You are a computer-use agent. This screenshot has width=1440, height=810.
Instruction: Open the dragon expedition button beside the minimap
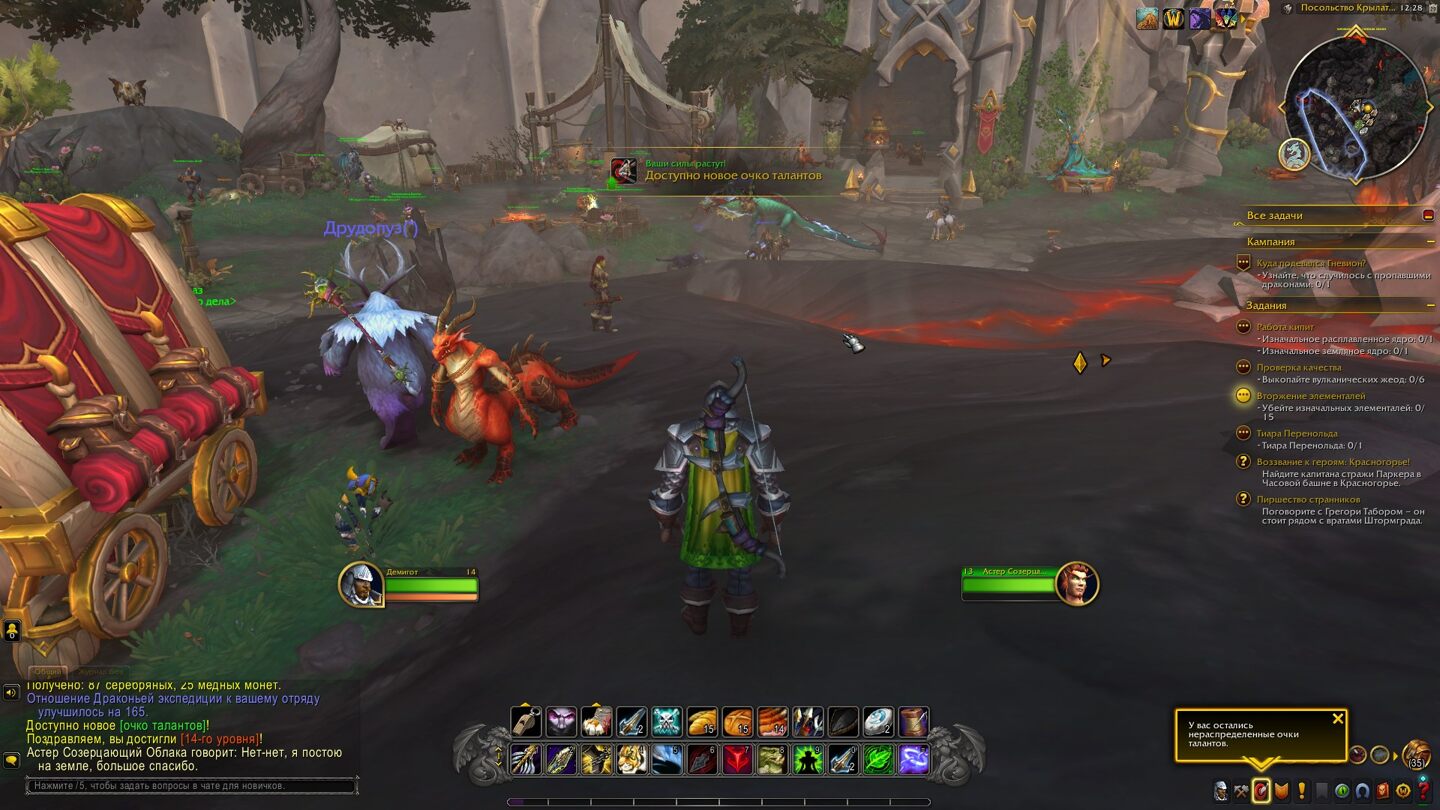1294,154
